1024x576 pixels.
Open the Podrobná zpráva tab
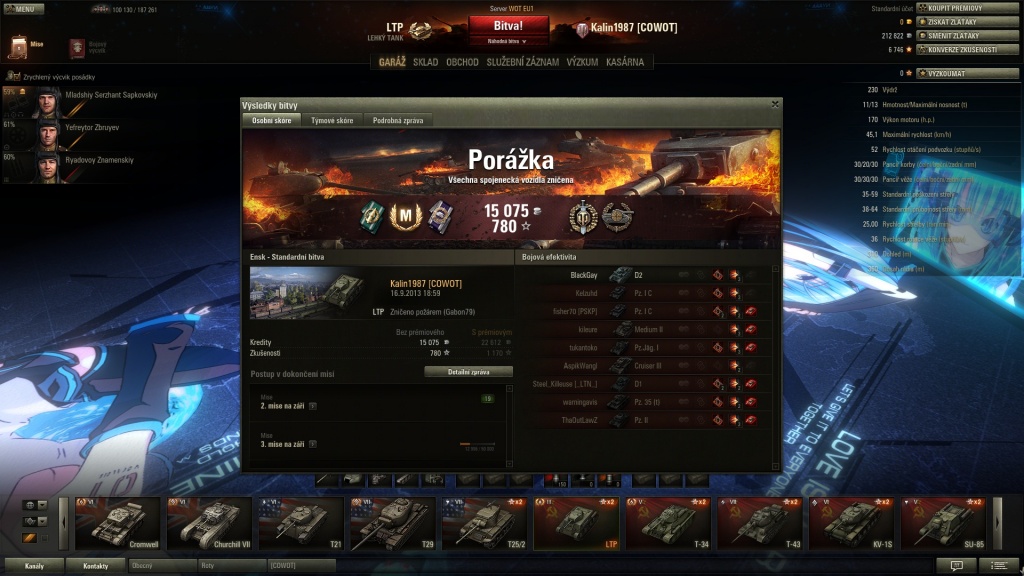point(398,120)
